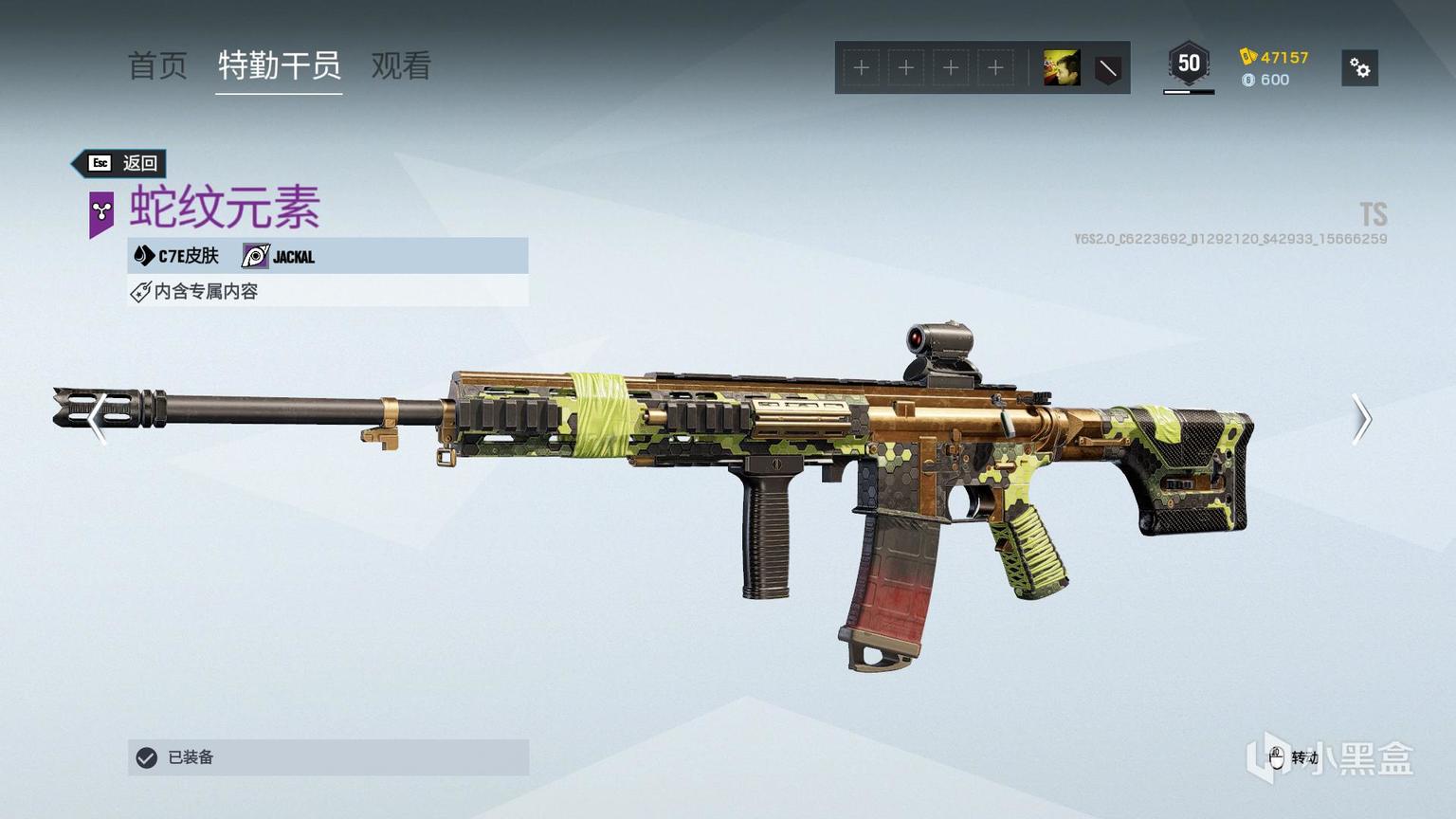The width and height of the screenshot is (1456, 819).
Task: Go back with the 返回 button
Action: click(121, 163)
